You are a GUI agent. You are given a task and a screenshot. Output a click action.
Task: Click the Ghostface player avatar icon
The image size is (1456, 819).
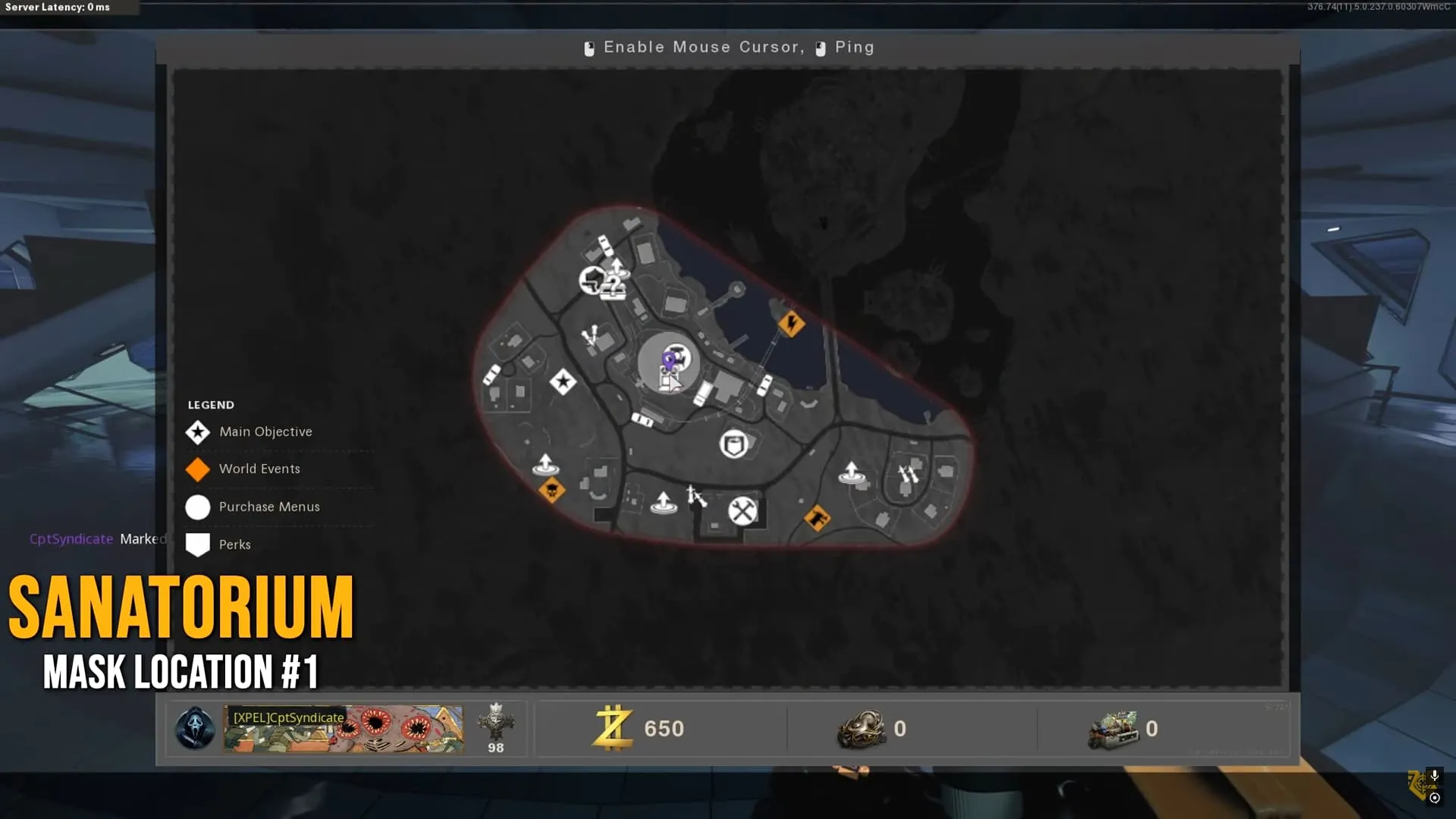pos(195,729)
